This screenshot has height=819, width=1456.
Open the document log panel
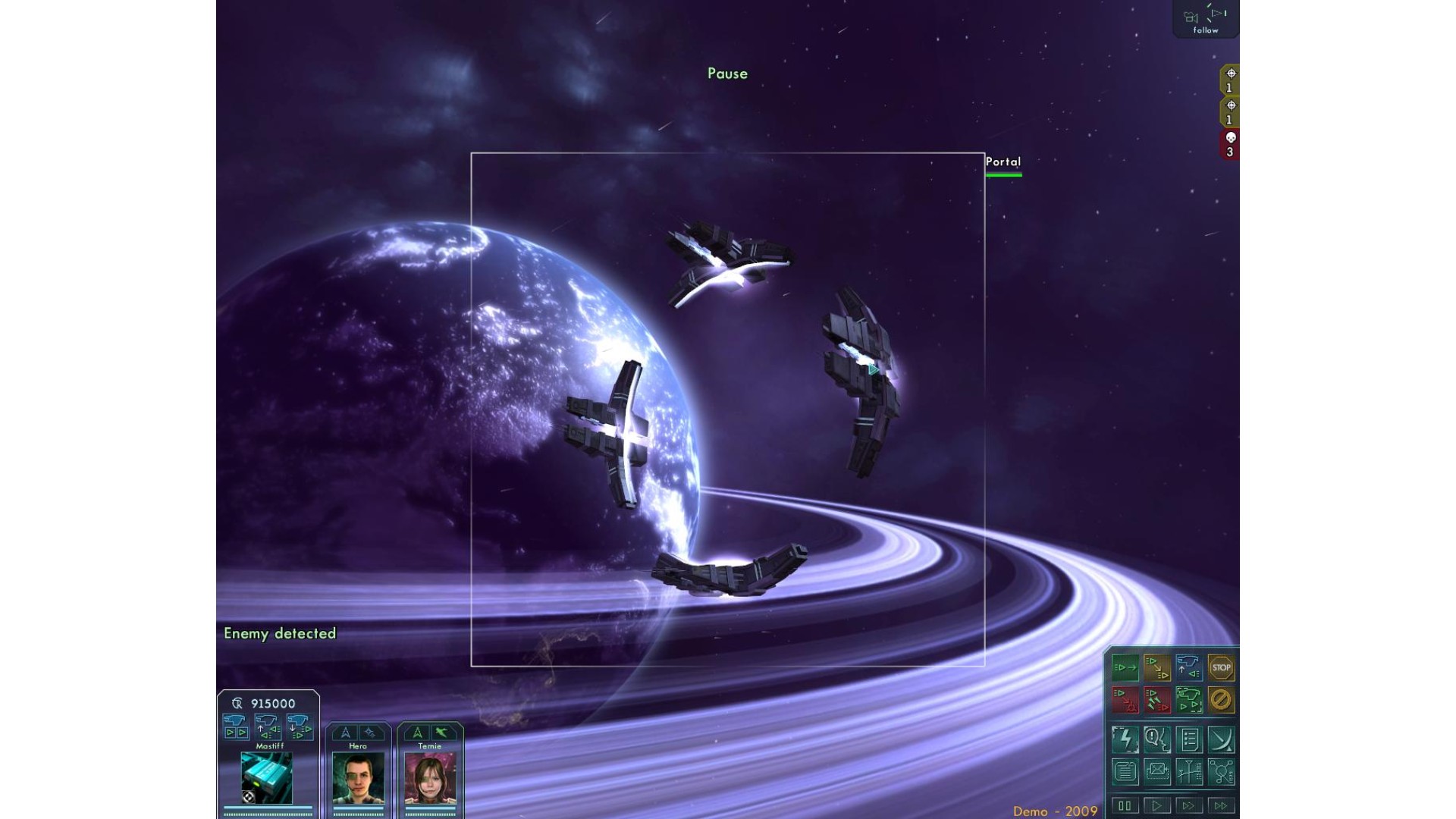(1125, 772)
